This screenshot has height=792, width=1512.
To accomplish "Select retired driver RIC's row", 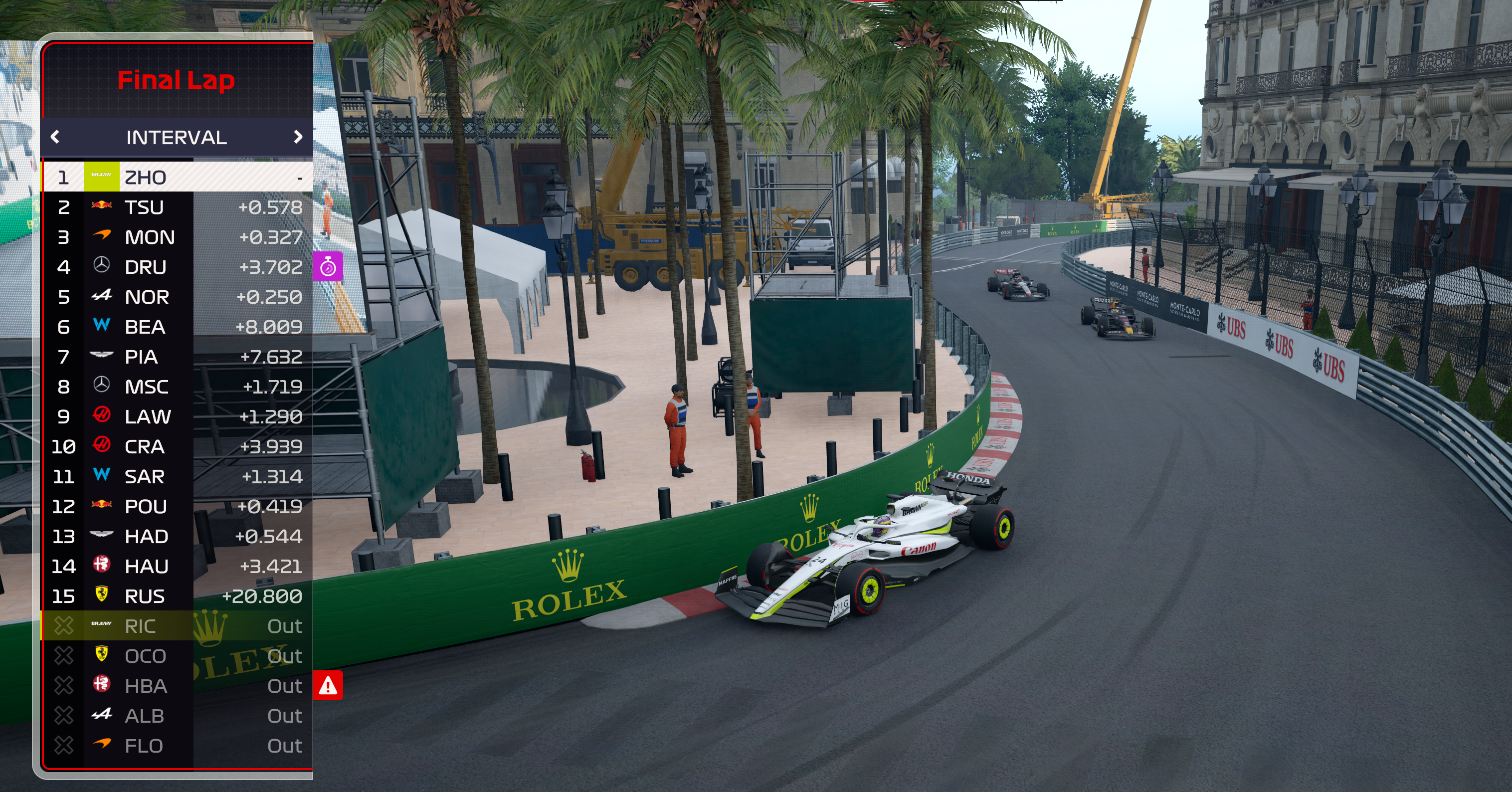I will click(x=176, y=626).
